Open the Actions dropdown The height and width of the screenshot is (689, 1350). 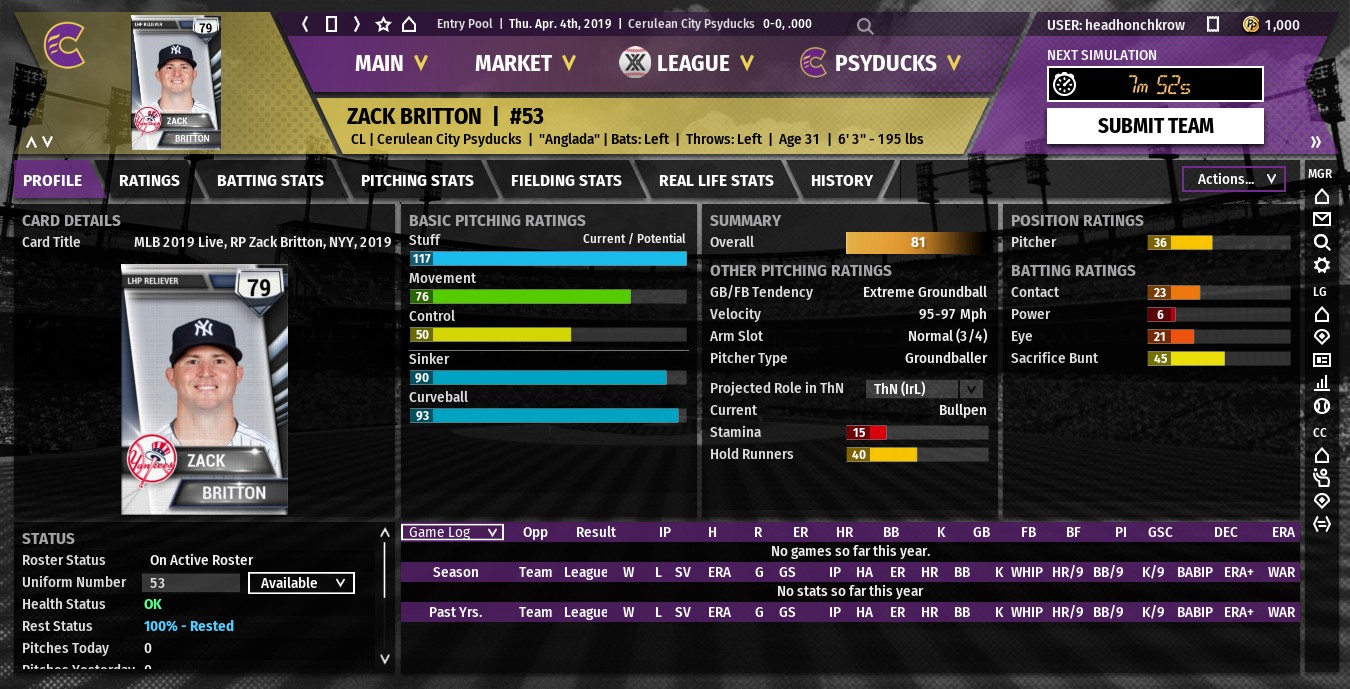click(1233, 179)
